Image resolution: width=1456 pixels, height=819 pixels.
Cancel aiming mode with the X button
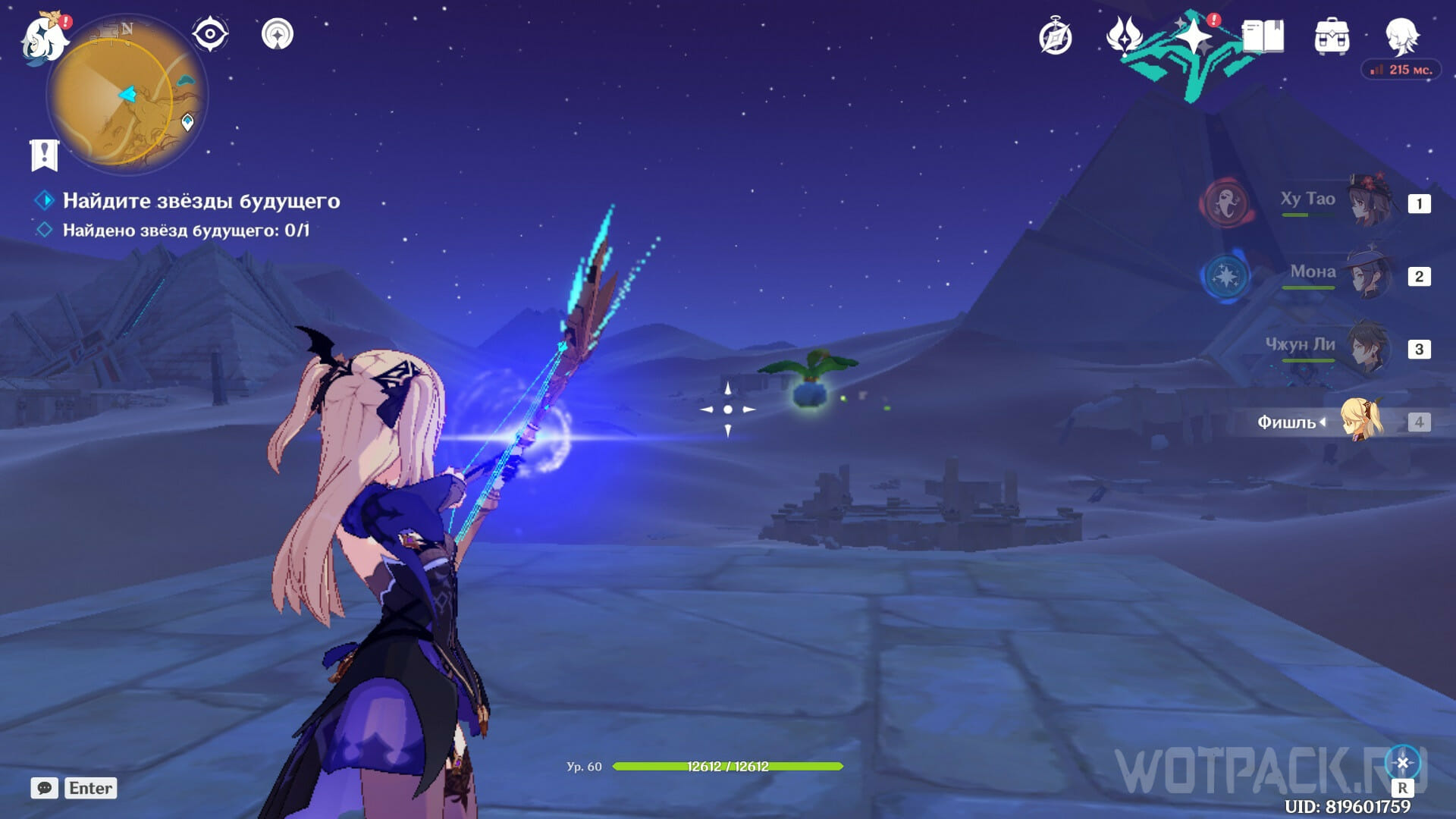pyautogui.click(x=1402, y=763)
